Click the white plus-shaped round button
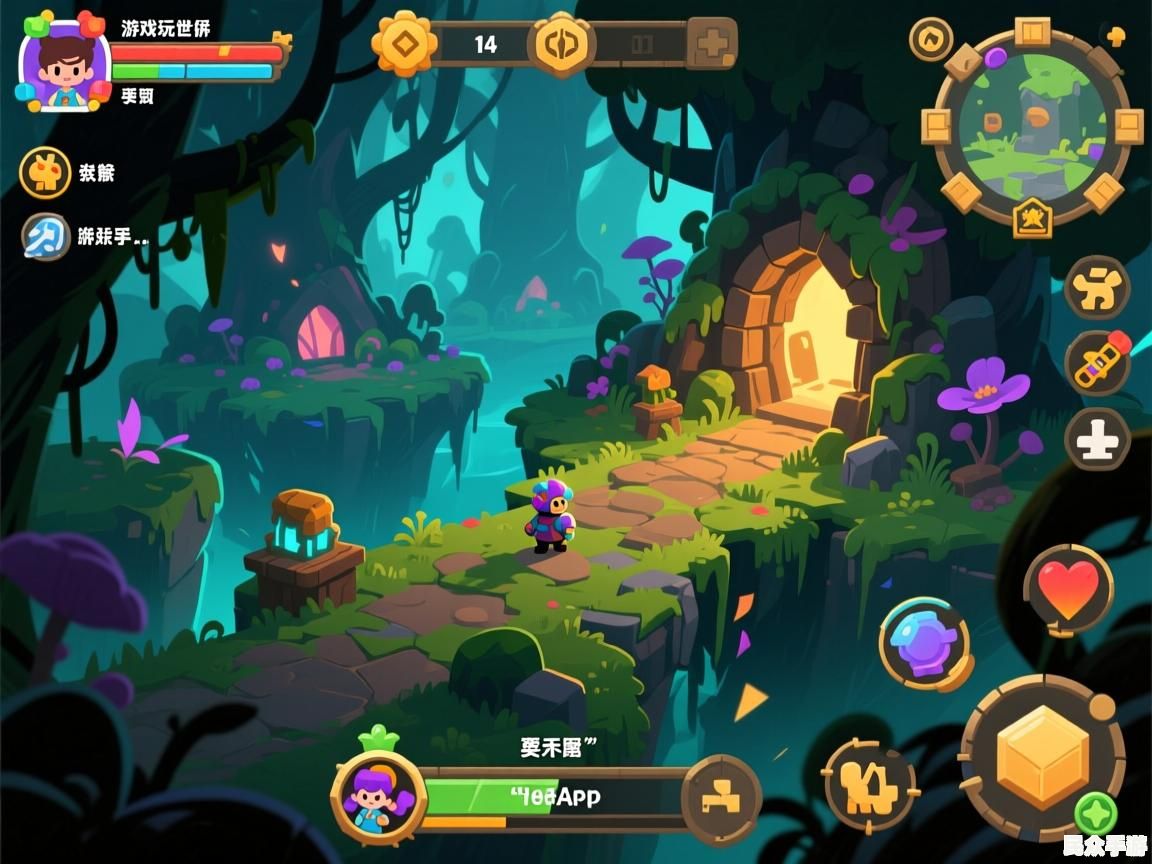The width and height of the screenshot is (1152, 864). coord(1096,439)
